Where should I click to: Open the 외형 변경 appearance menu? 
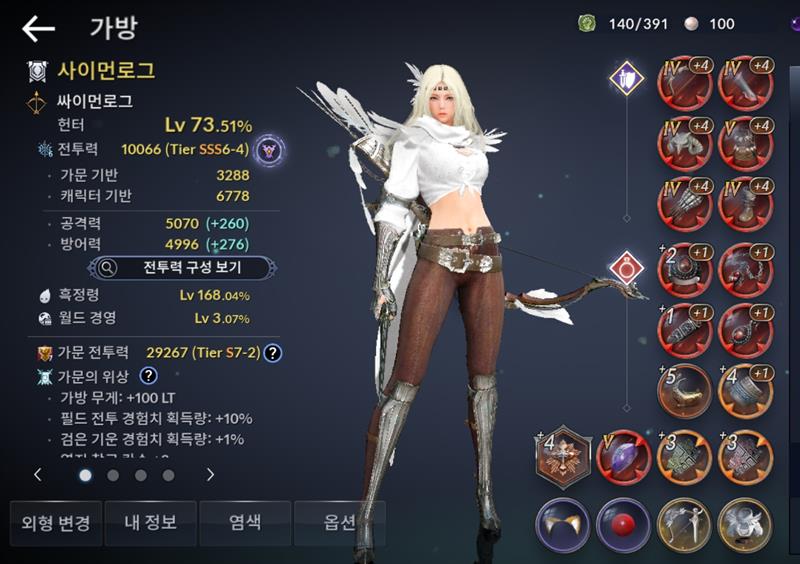click(56, 523)
